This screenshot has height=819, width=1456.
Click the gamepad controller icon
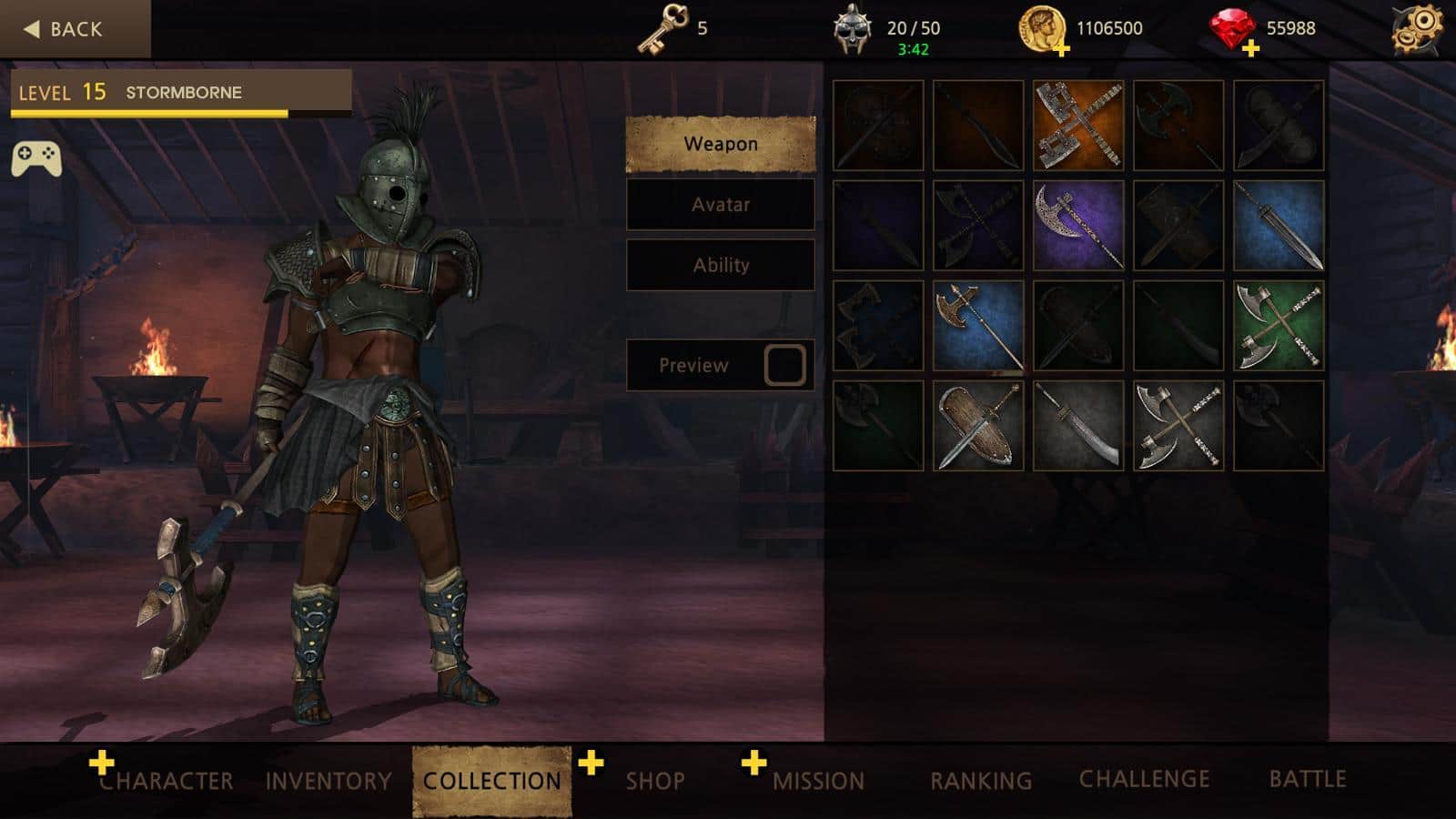[x=36, y=157]
